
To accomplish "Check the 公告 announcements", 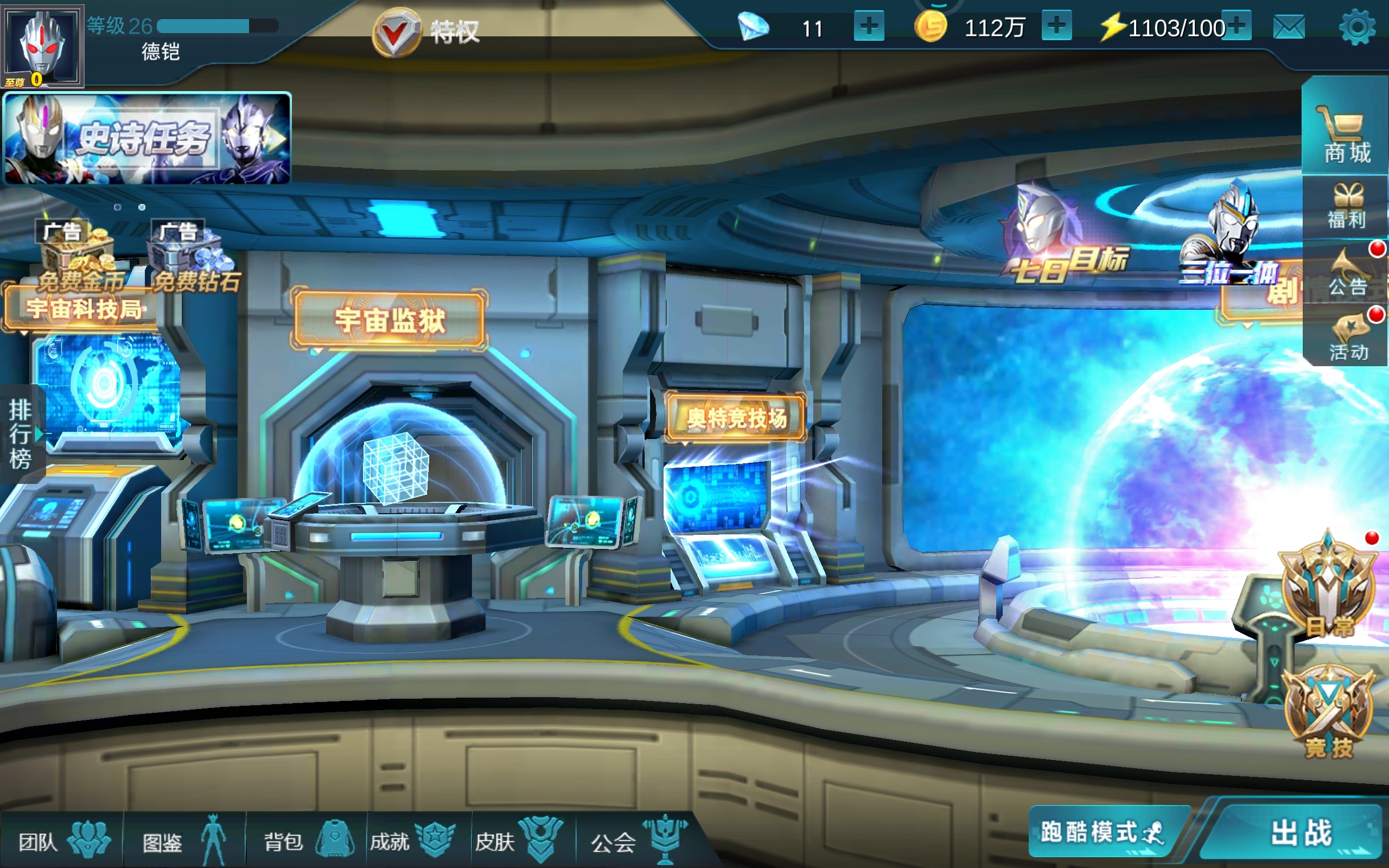I will [1346, 273].
